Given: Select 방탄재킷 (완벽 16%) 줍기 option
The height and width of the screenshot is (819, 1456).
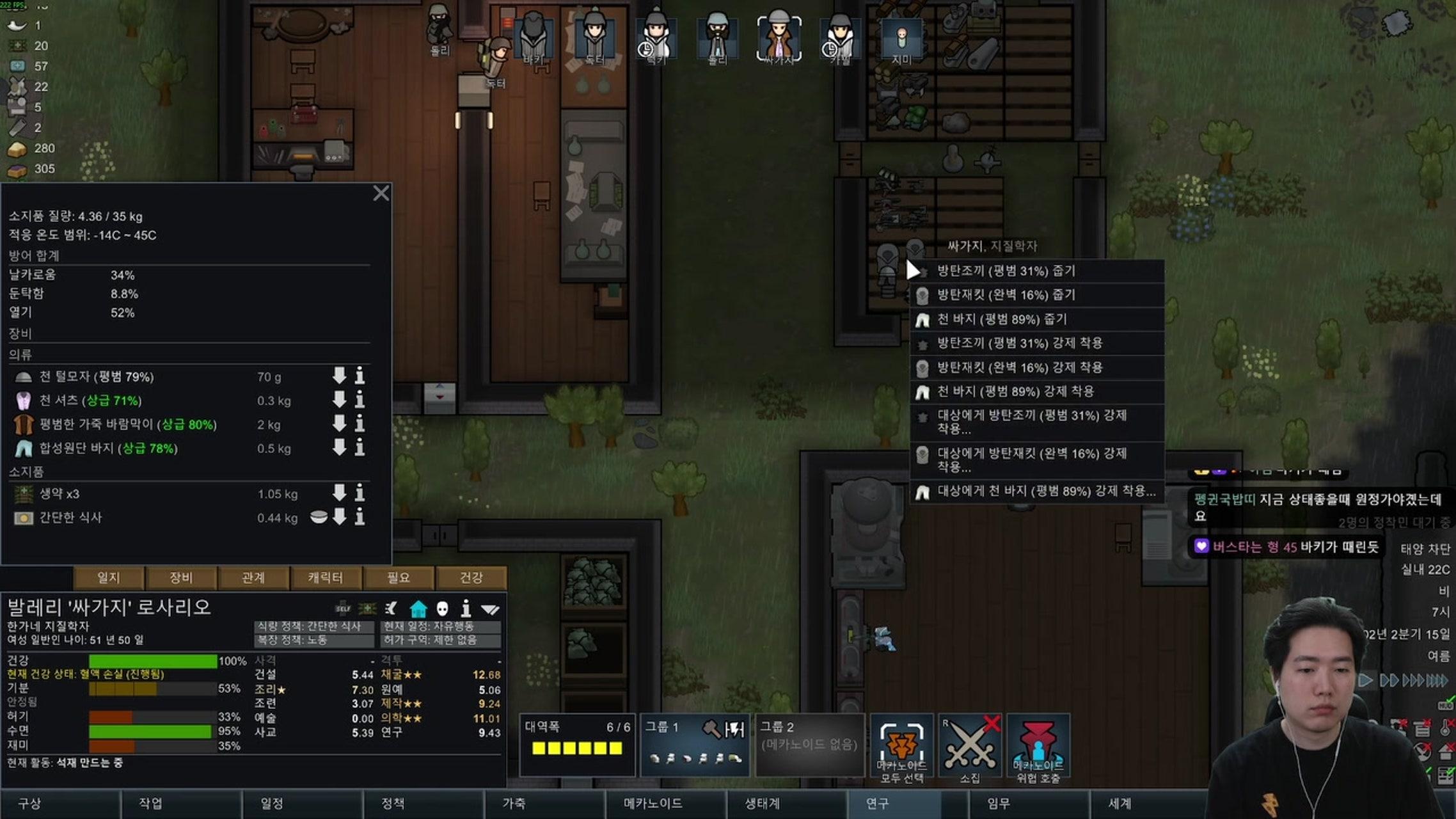Looking at the screenshot, I should pos(1036,295).
